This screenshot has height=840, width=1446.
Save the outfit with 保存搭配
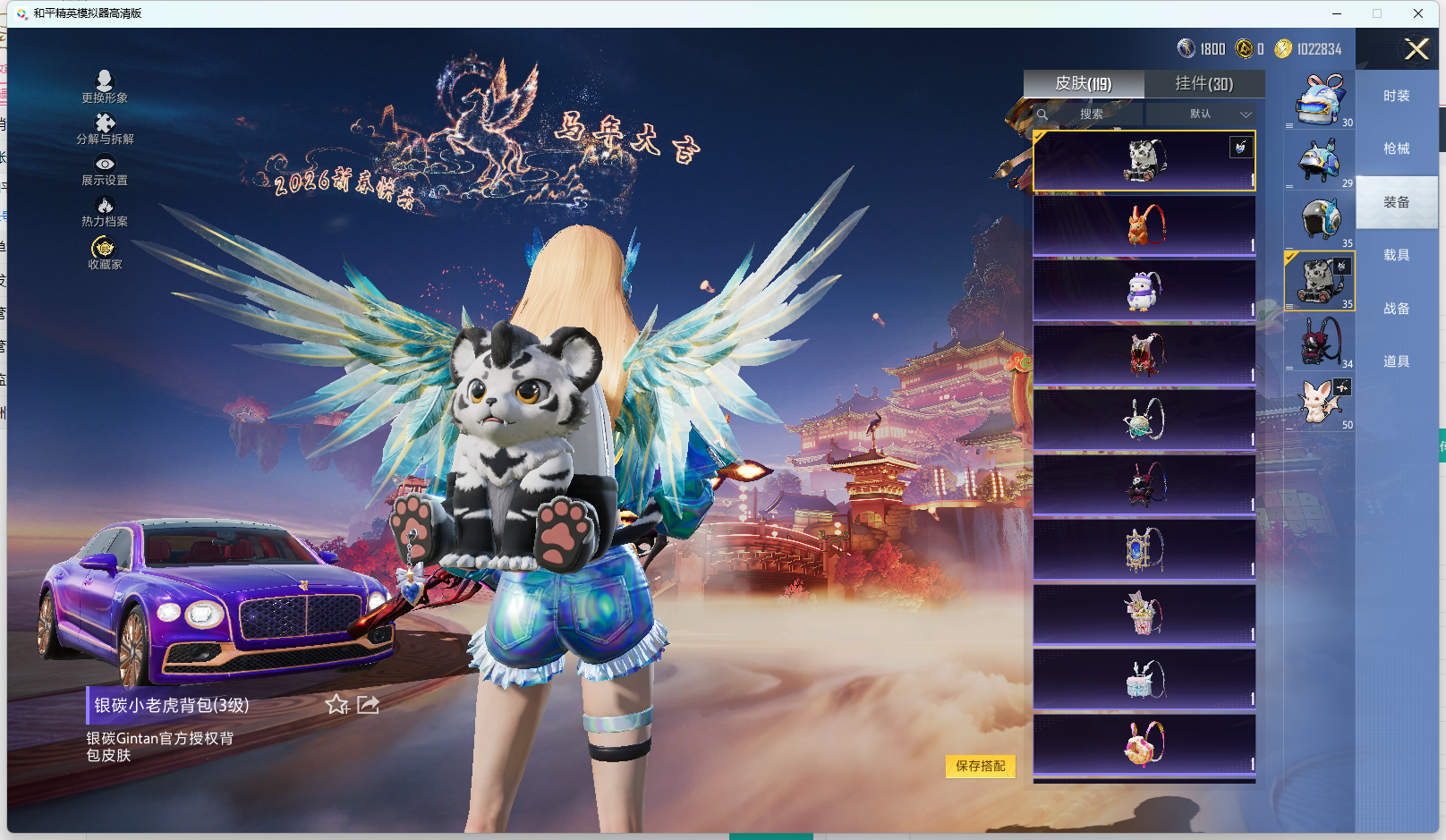(980, 766)
